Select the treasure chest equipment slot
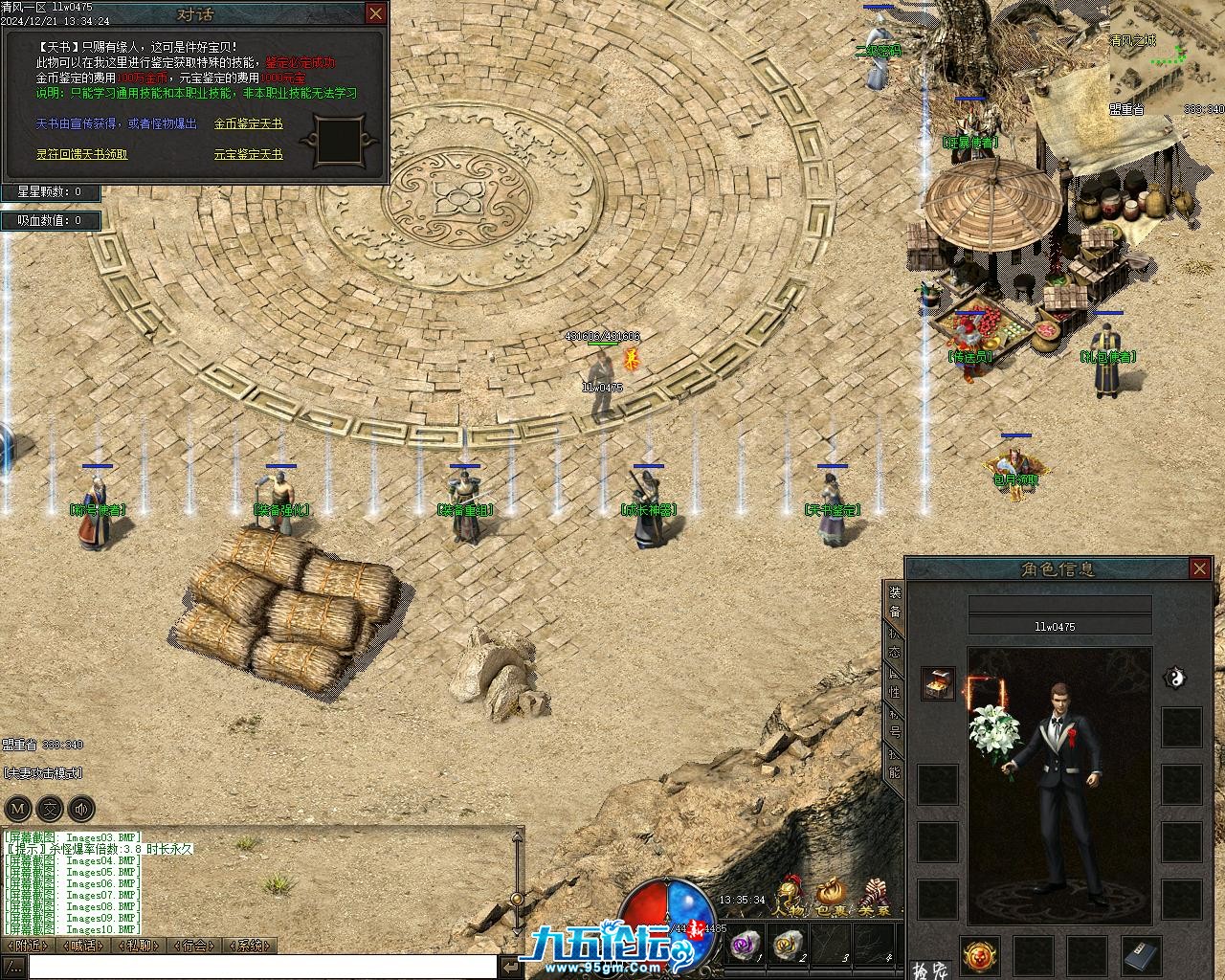 [938, 683]
